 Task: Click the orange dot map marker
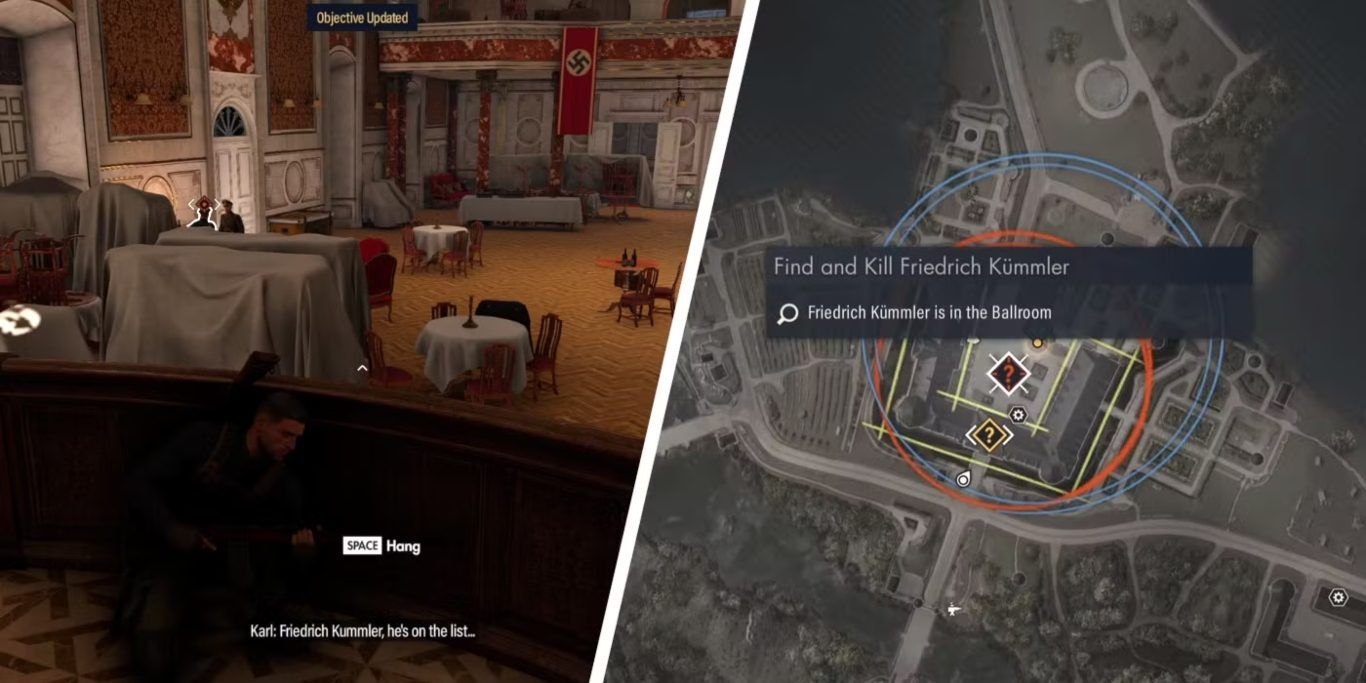[1037, 343]
